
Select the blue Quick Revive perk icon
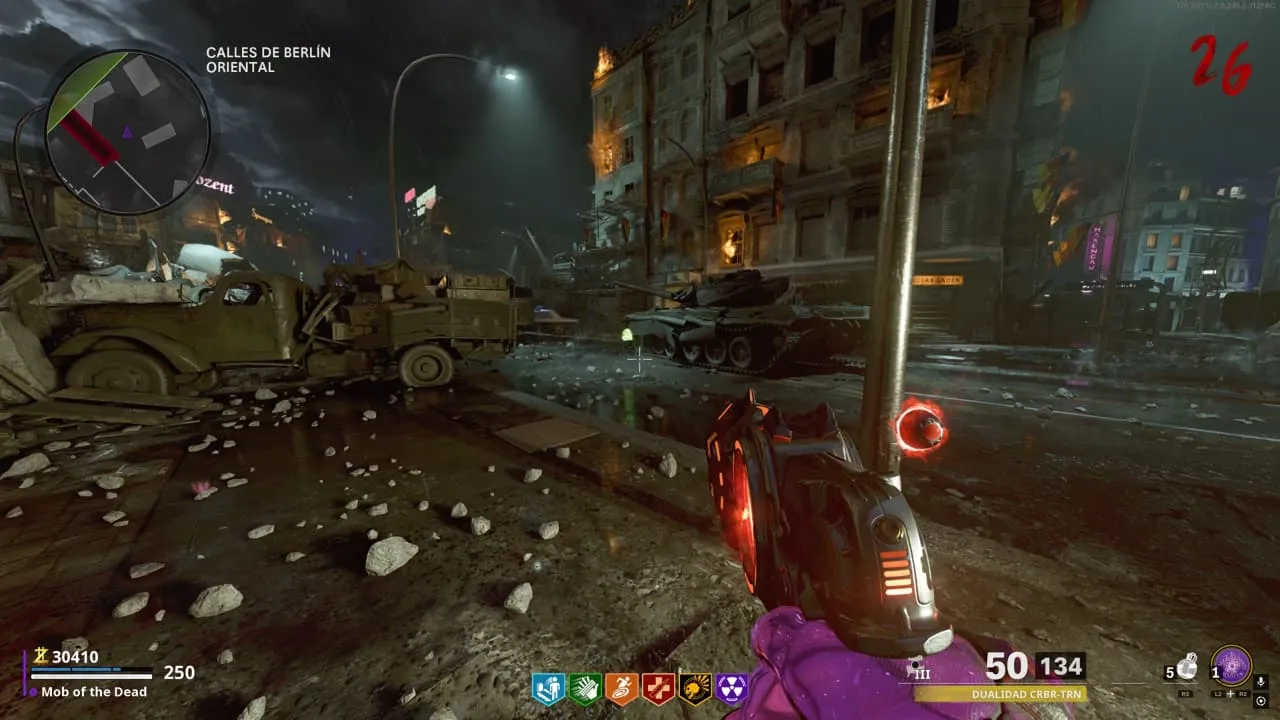click(548, 688)
